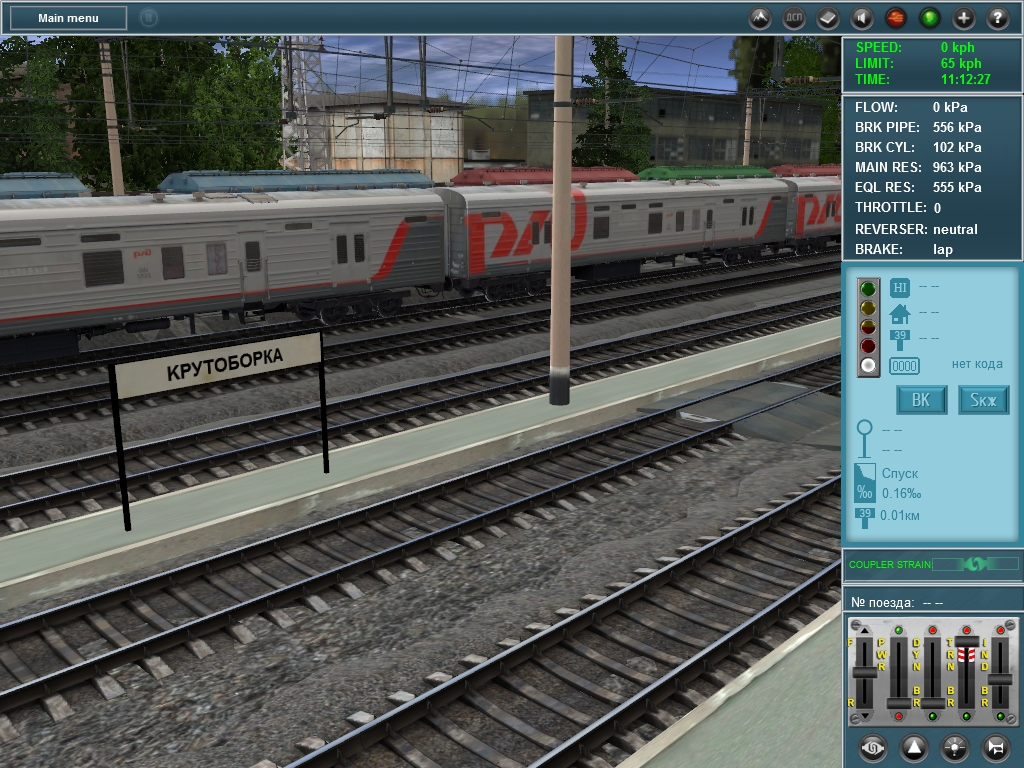Toggle headlights with the light bulb button
This screenshot has width=1024, height=768.
click(954, 747)
